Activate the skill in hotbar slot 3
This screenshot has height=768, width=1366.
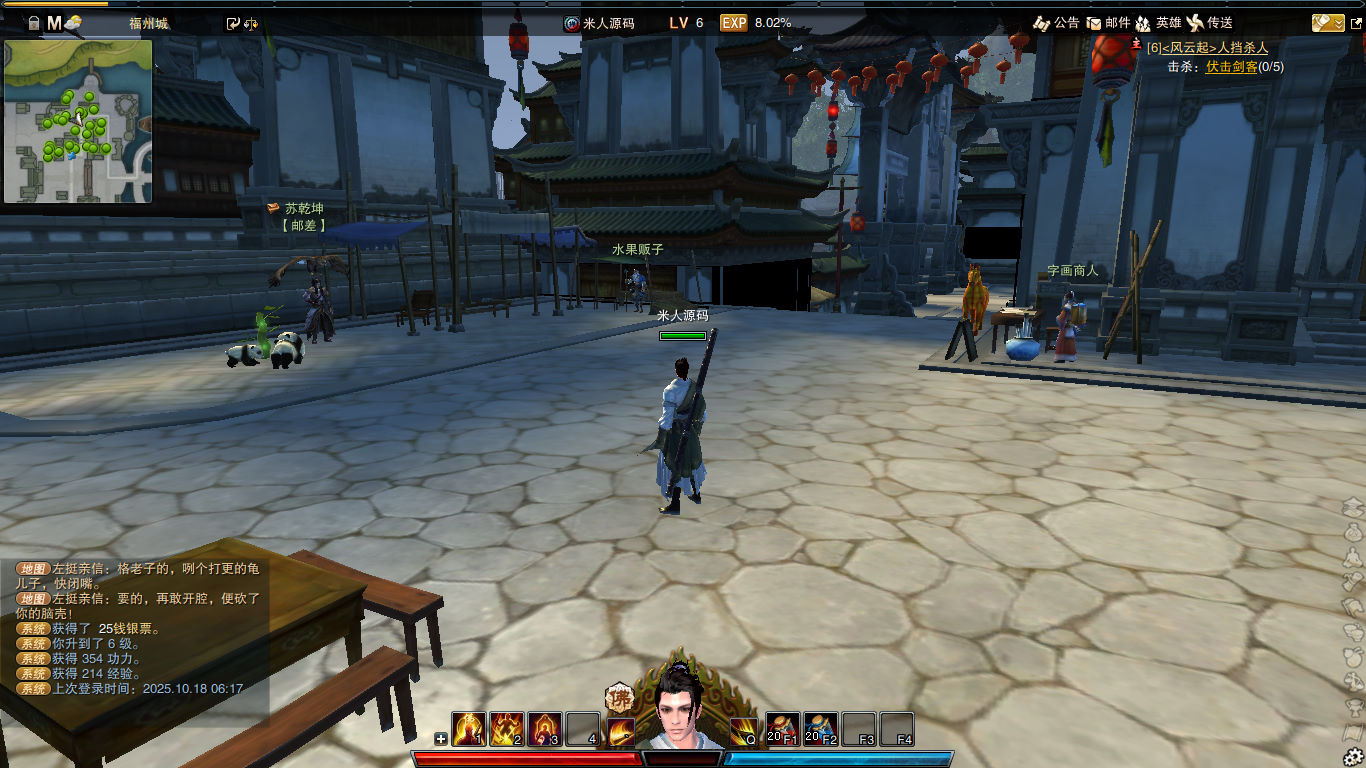(544, 729)
